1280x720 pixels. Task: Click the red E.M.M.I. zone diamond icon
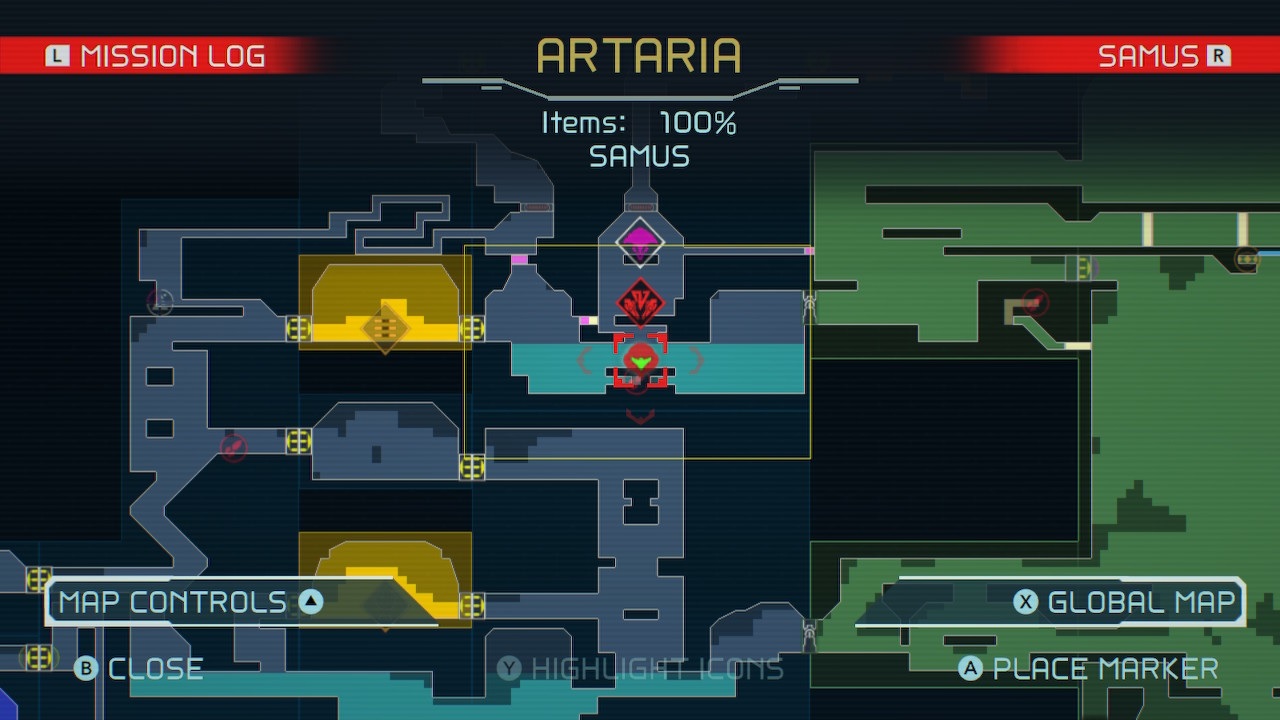point(642,301)
